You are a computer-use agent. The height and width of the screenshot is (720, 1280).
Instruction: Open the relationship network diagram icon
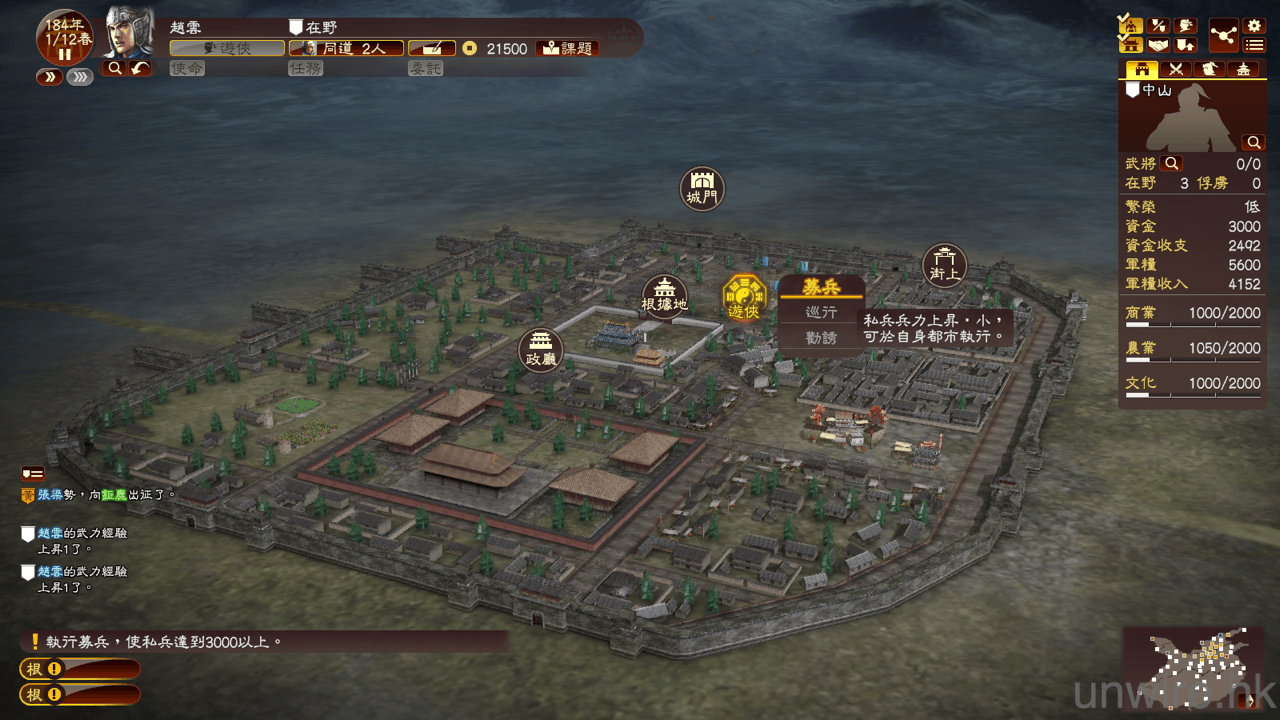pyautogui.click(x=1223, y=35)
